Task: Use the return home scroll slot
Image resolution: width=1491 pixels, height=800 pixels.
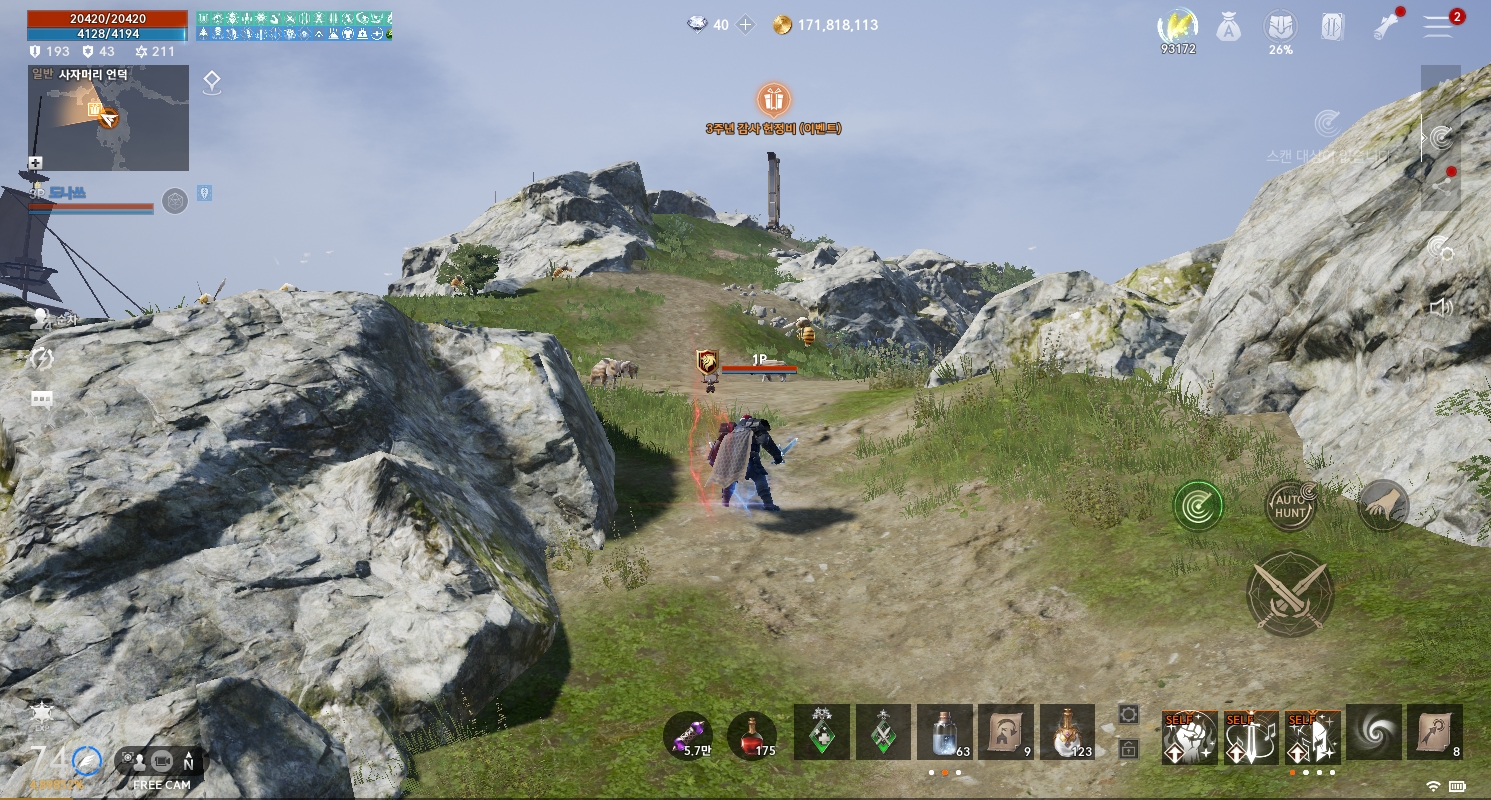Action: (1005, 733)
